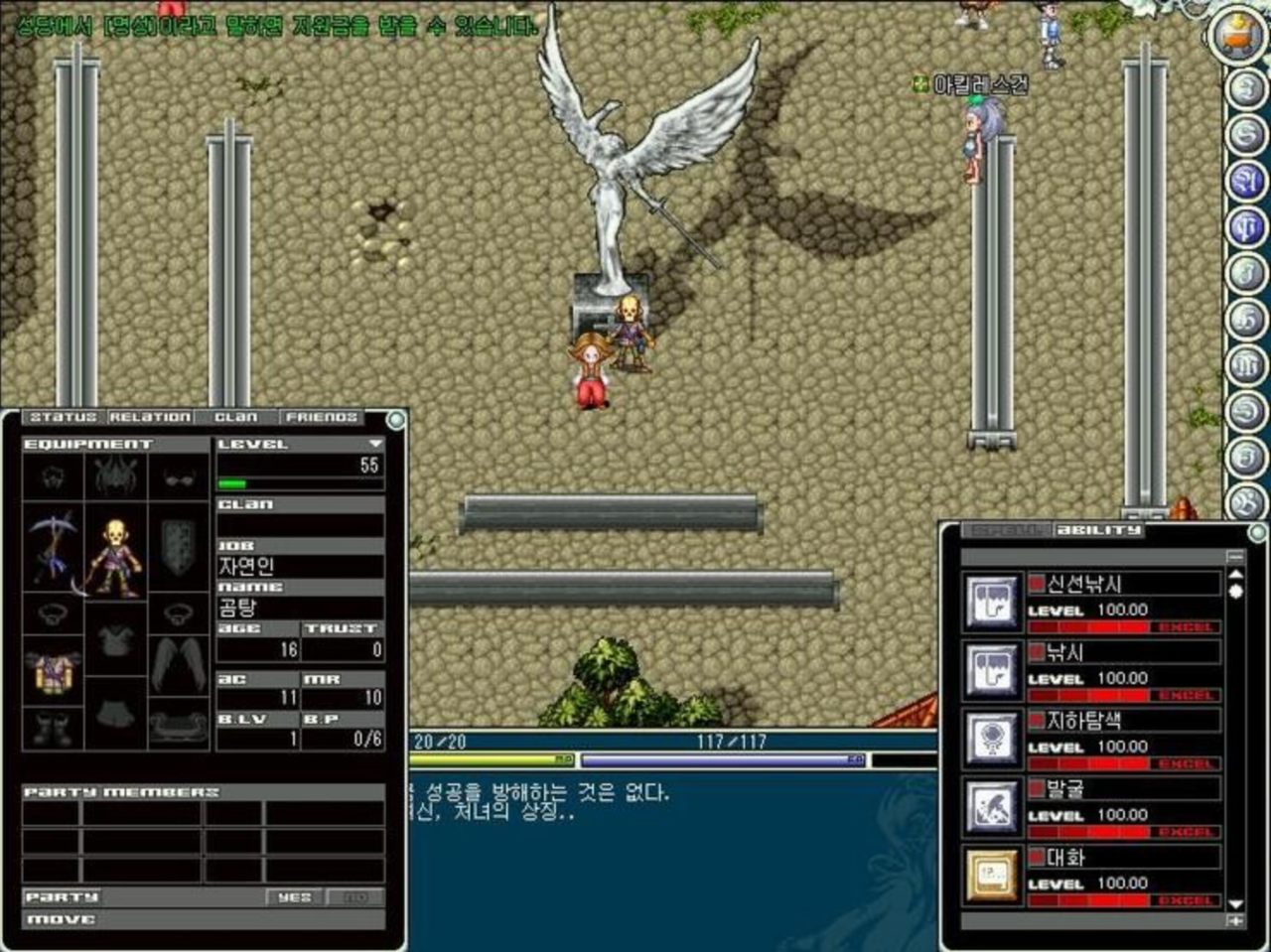Select the equipped scythe weapon slot
This screenshot has height=952, width=1271.
pos(53,549)
